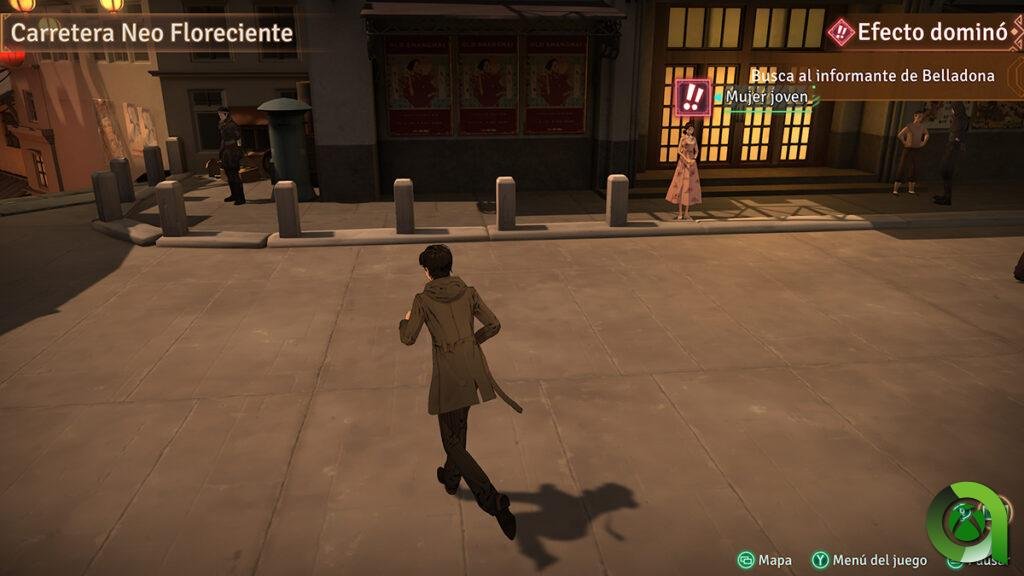1024x576 pixels.
Task: Click the green Xbox logo watermark
Action: [965, 521]
